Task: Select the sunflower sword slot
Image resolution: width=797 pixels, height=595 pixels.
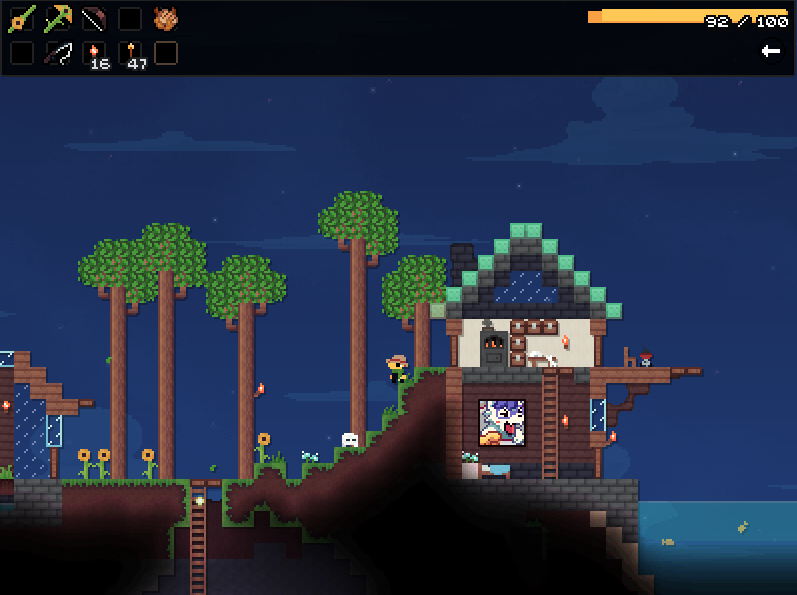Action: [x=22, y=19]
